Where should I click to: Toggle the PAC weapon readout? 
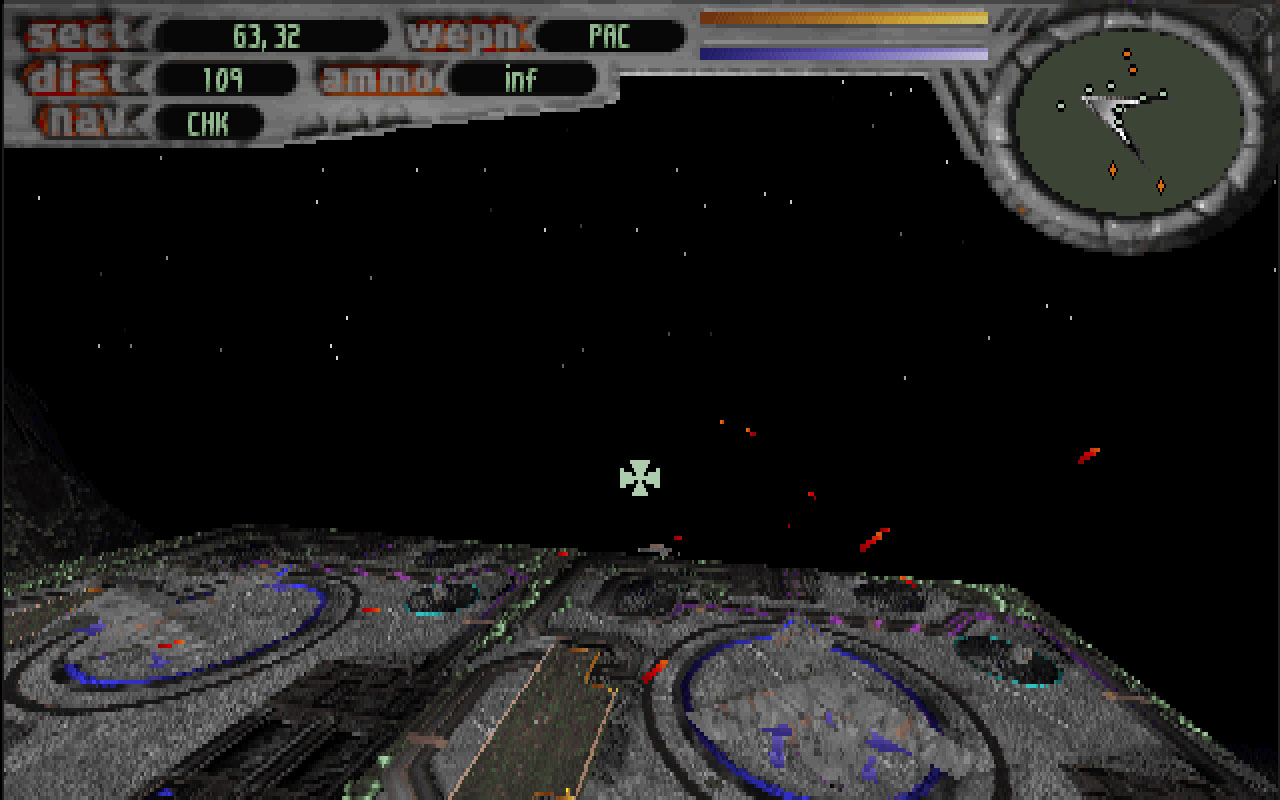coord(613,36)
